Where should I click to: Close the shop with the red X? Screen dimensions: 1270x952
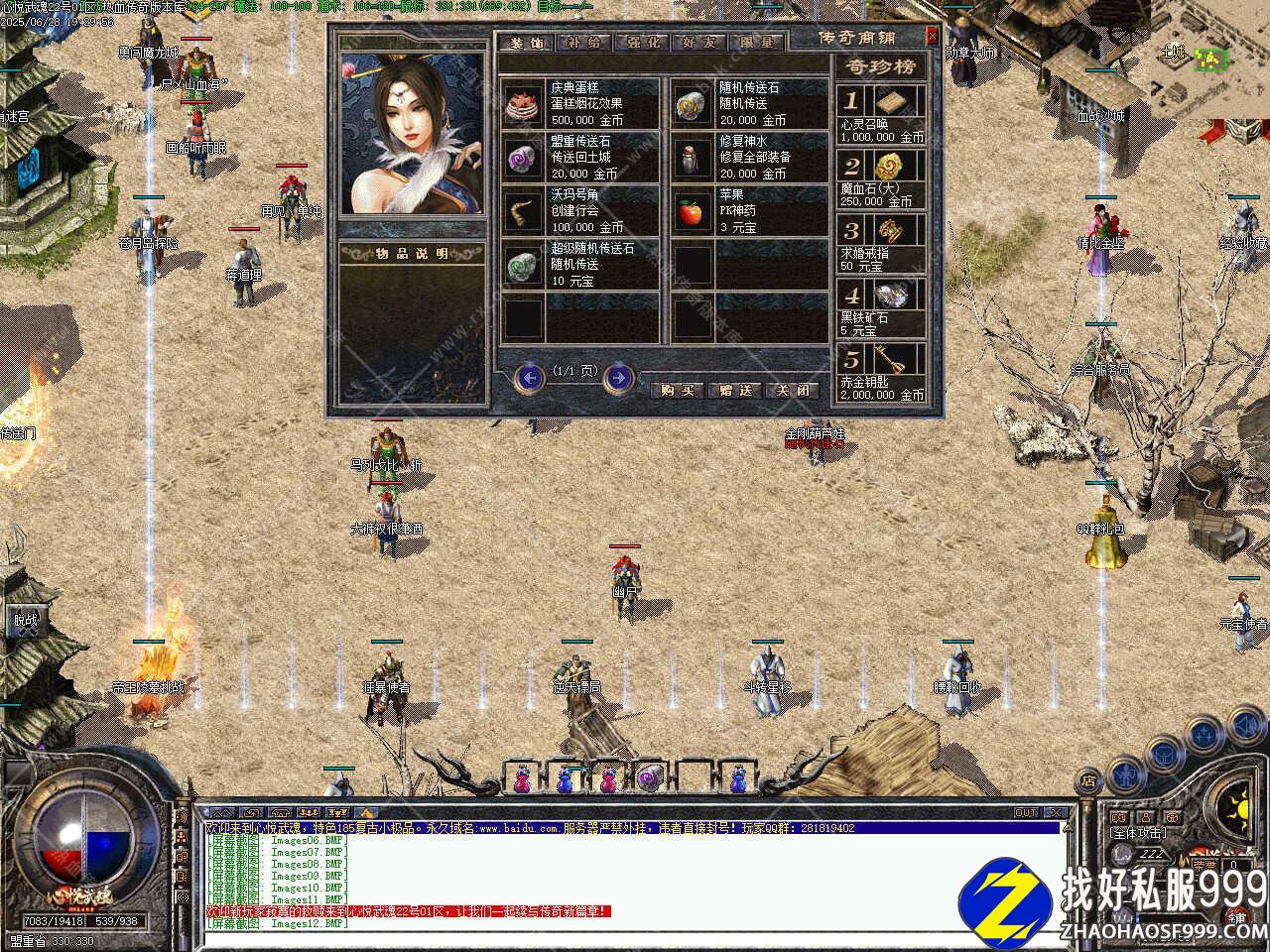(x=932, y=37)
